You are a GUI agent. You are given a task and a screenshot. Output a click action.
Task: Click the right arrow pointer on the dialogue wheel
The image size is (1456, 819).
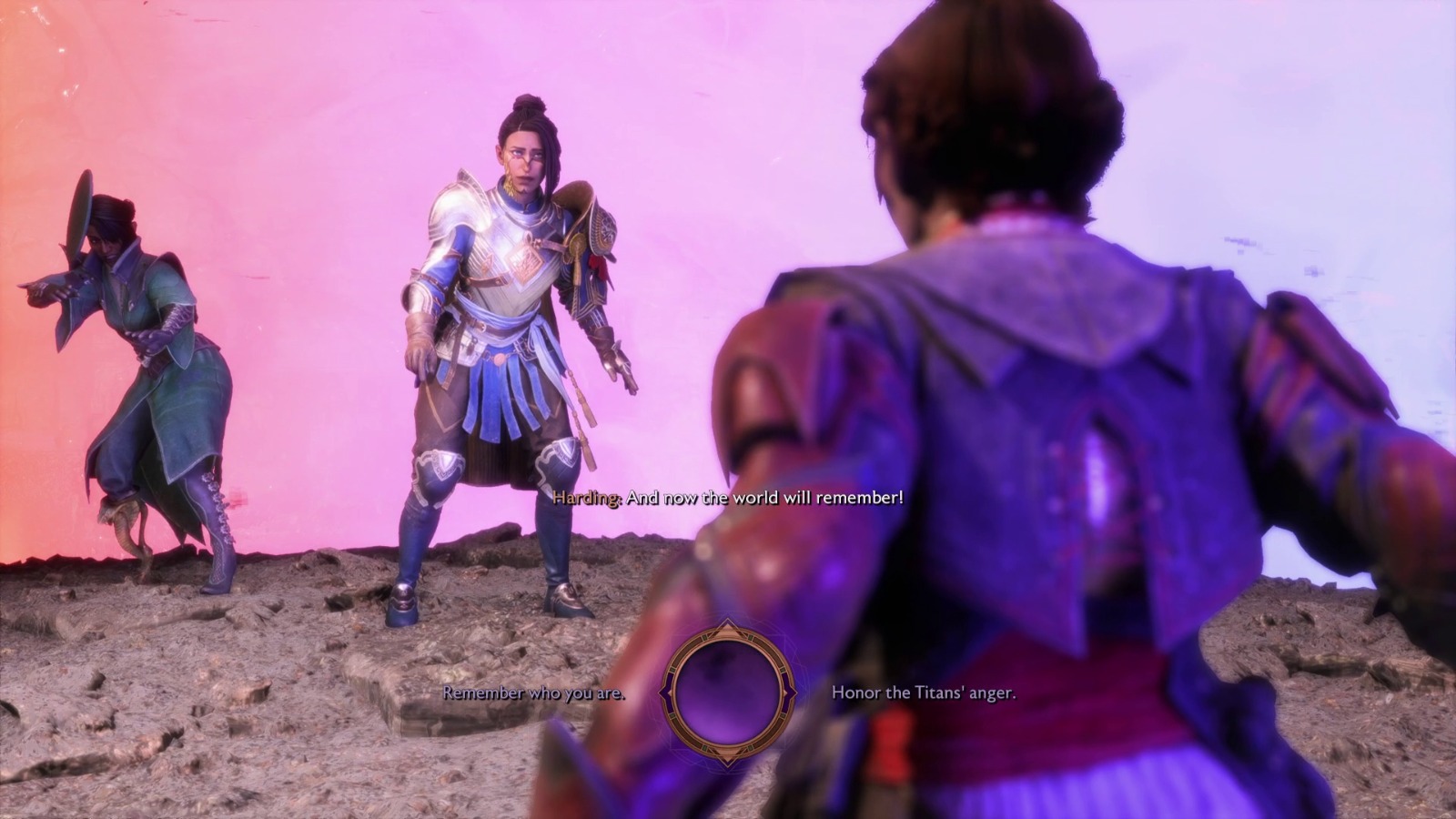point(794,692)
